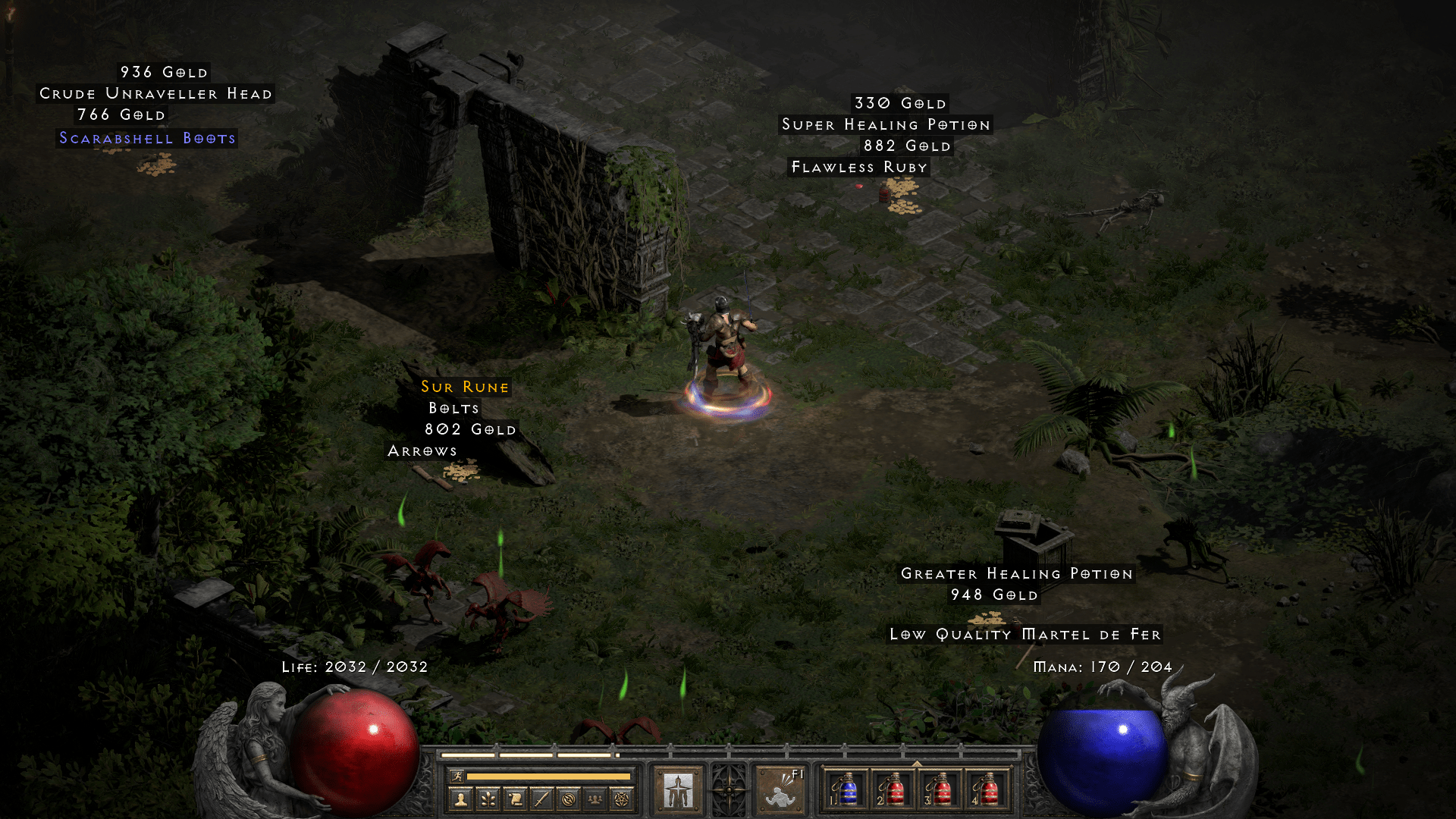Image resolution: width=1456 pixels, height=819 pixels.
Task: Open the character stats panel (bust icon)
Action: tap(460, 798)
